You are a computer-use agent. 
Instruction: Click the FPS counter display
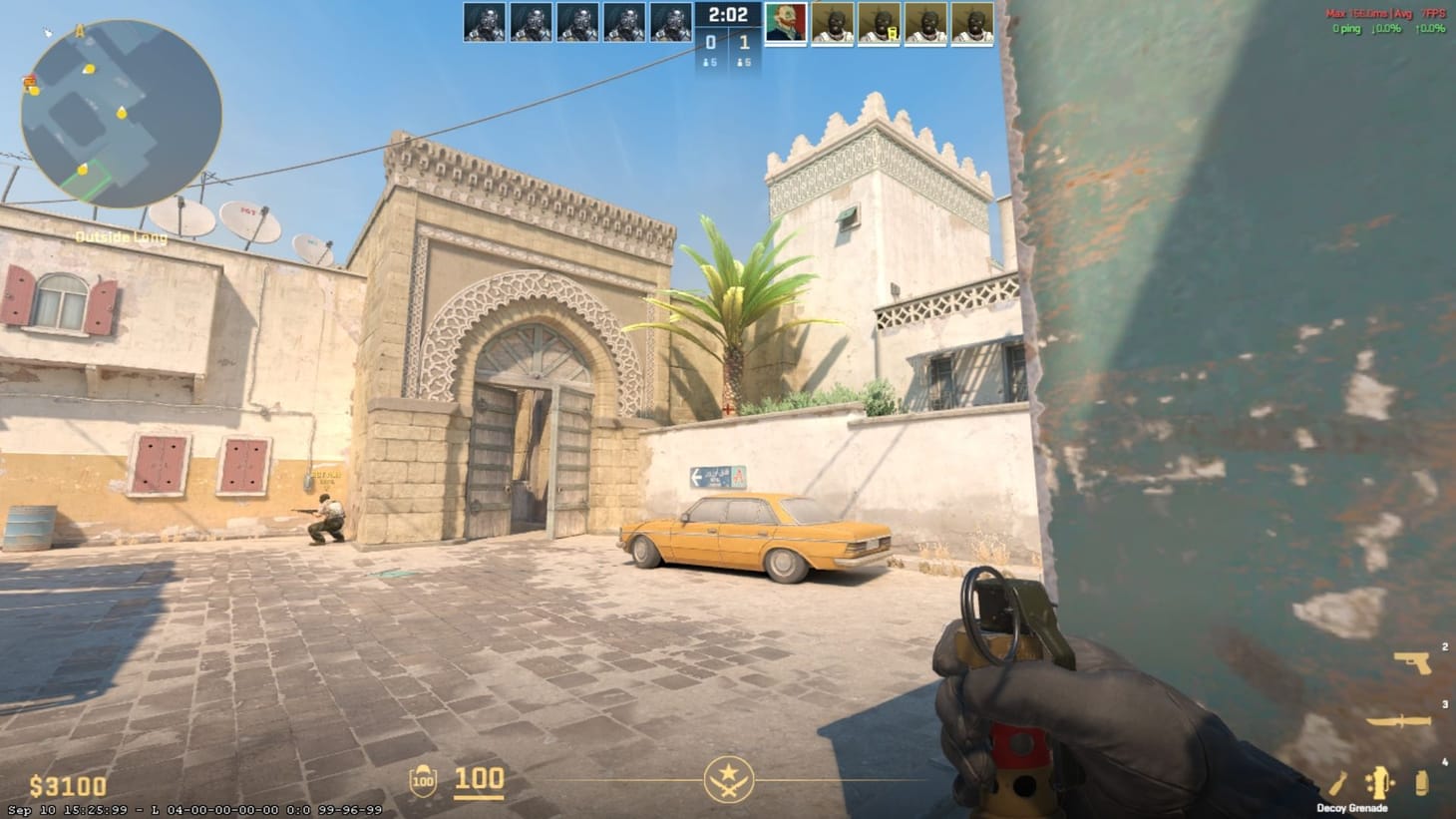[x=1432, y=13]
